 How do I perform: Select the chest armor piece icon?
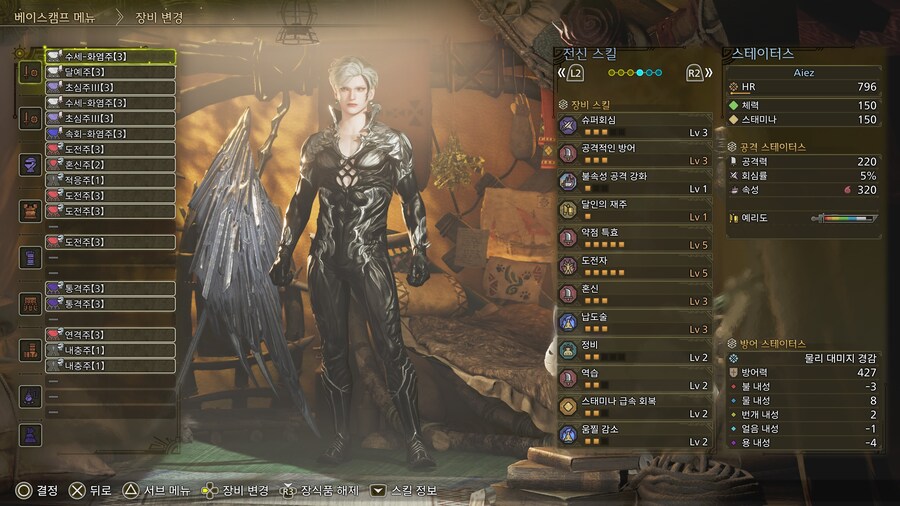pos(30,210)
